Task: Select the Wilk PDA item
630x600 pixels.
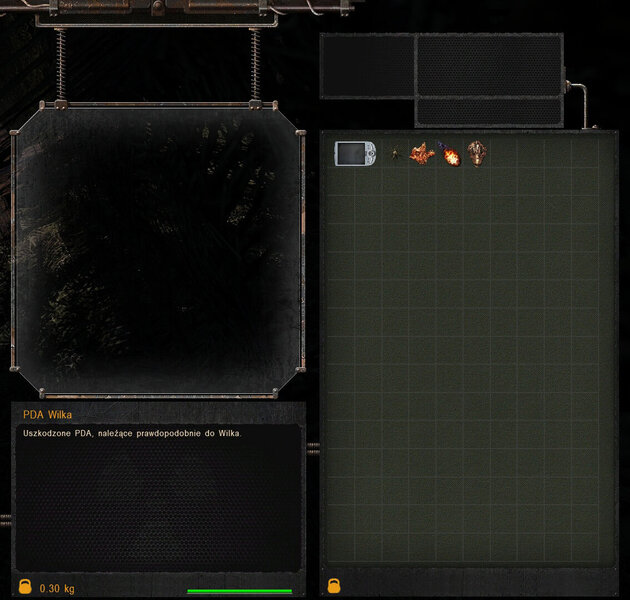Action: pyautogui.click(x=355, y=153)
